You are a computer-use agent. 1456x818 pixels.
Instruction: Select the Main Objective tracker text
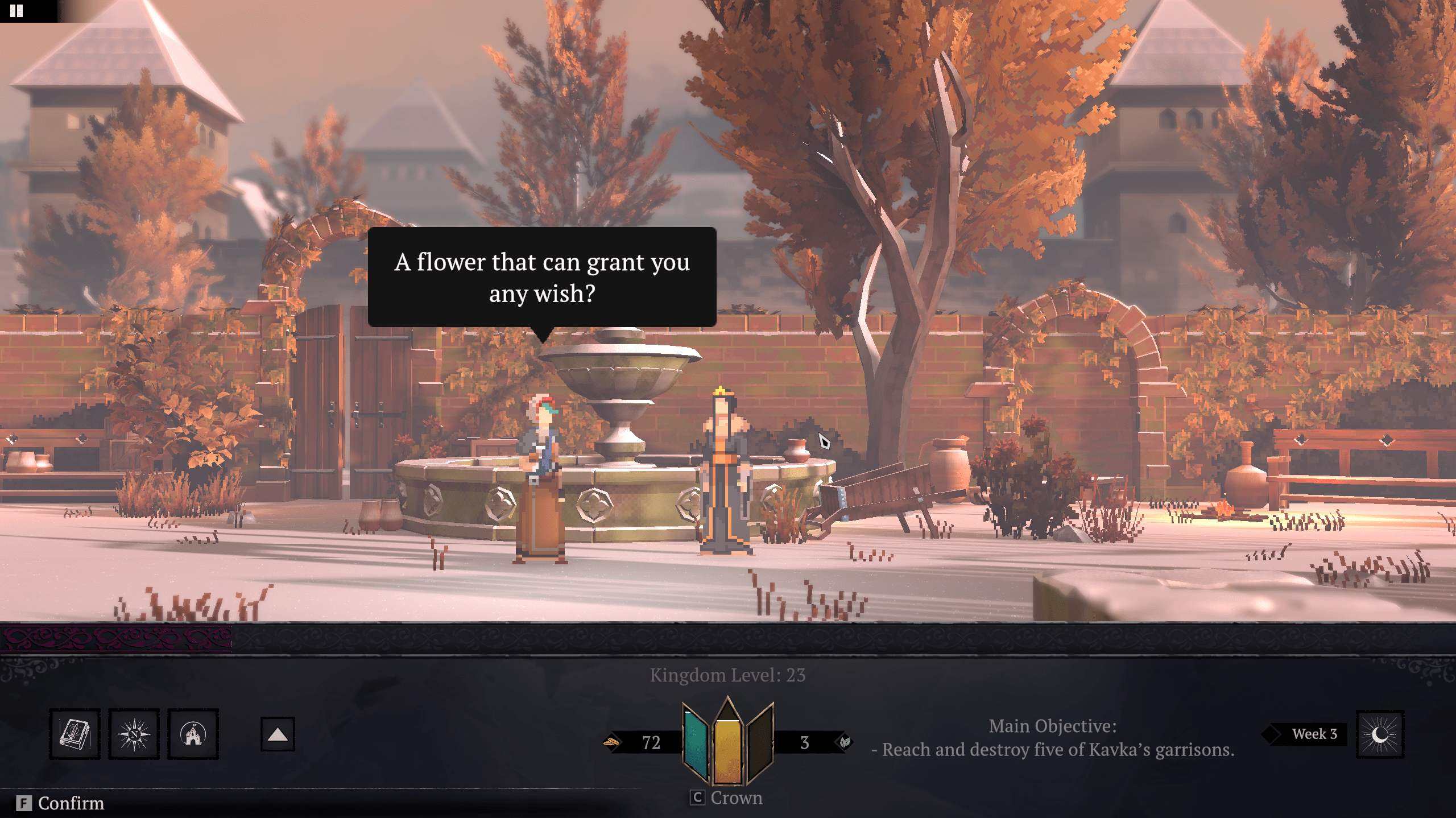(1053, 738)
